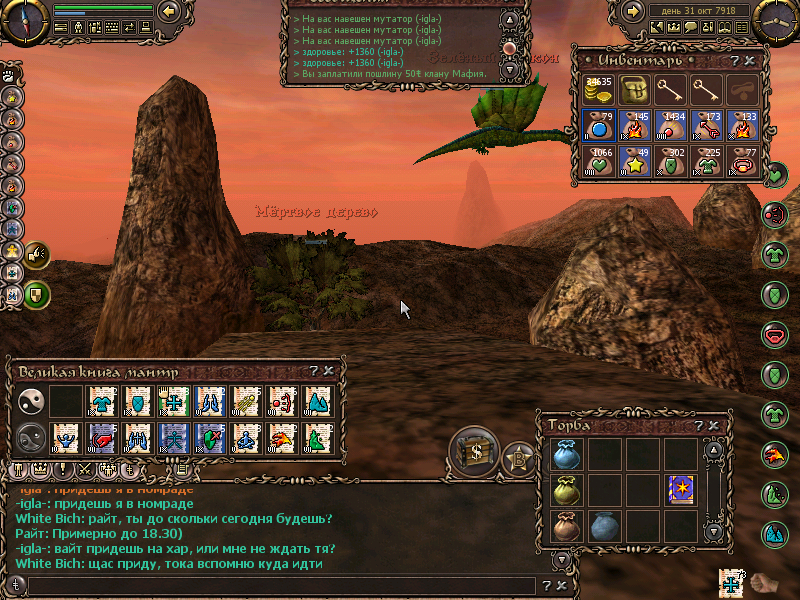Select the gold coins stack in inventory

pyautogui.click(x=598, y=90)
